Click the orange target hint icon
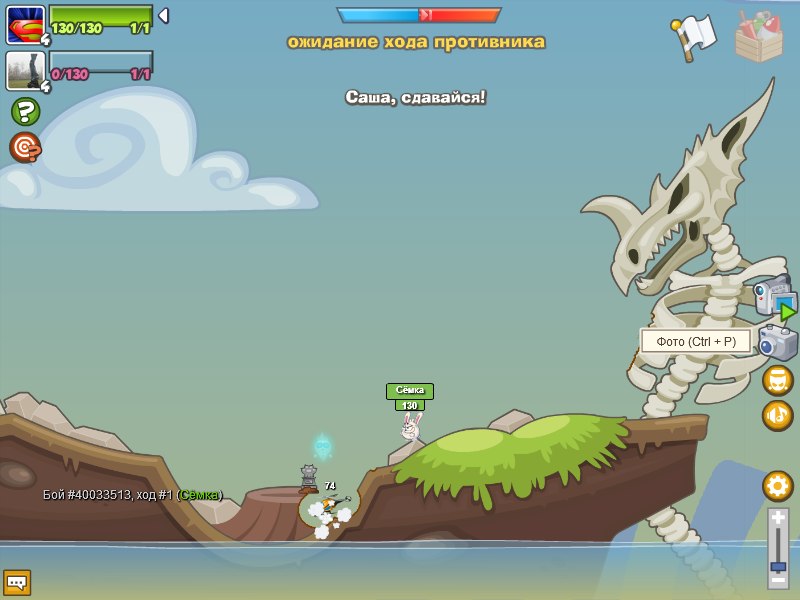The height and width of the screenshot is (600, 800). click(25, 148)
